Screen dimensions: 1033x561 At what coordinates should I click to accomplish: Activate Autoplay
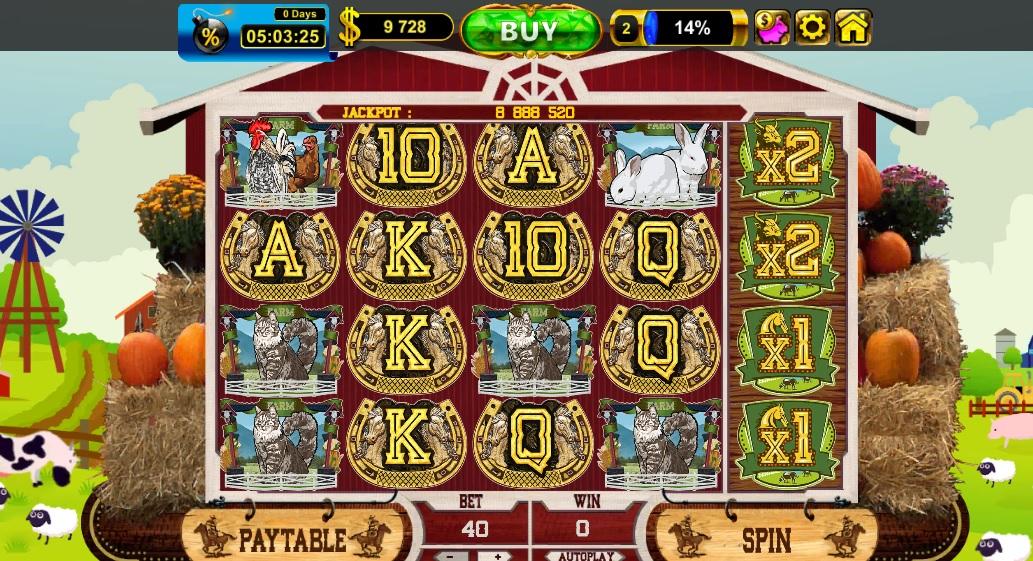tap(586, 556)
